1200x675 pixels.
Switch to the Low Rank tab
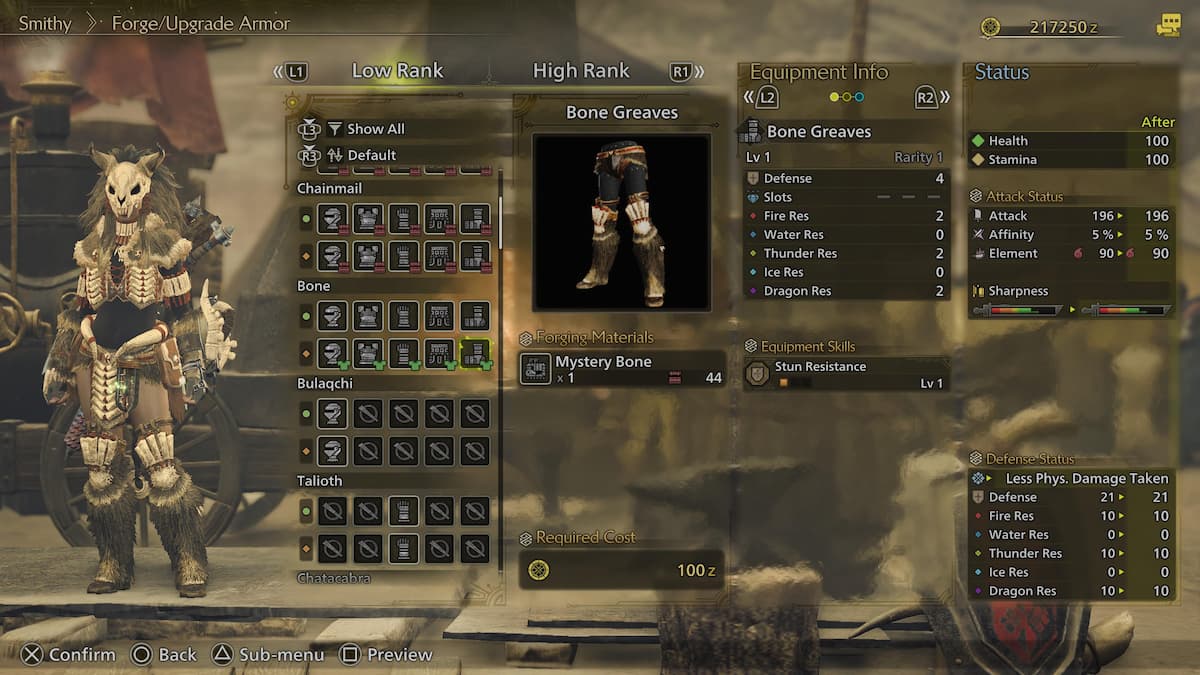pos(397,71)
